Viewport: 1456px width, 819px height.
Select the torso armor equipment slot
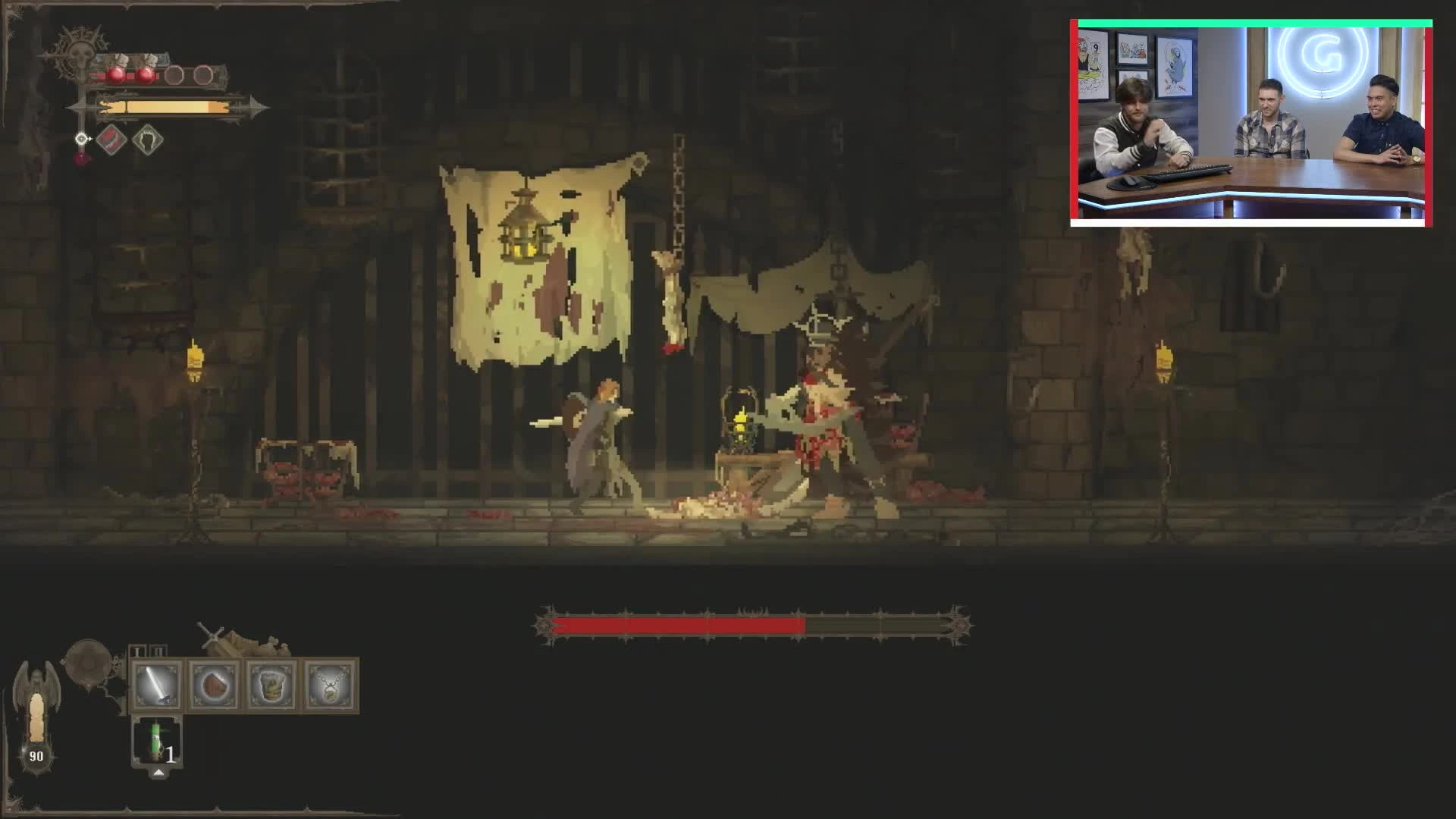click(x=272, y=685)
